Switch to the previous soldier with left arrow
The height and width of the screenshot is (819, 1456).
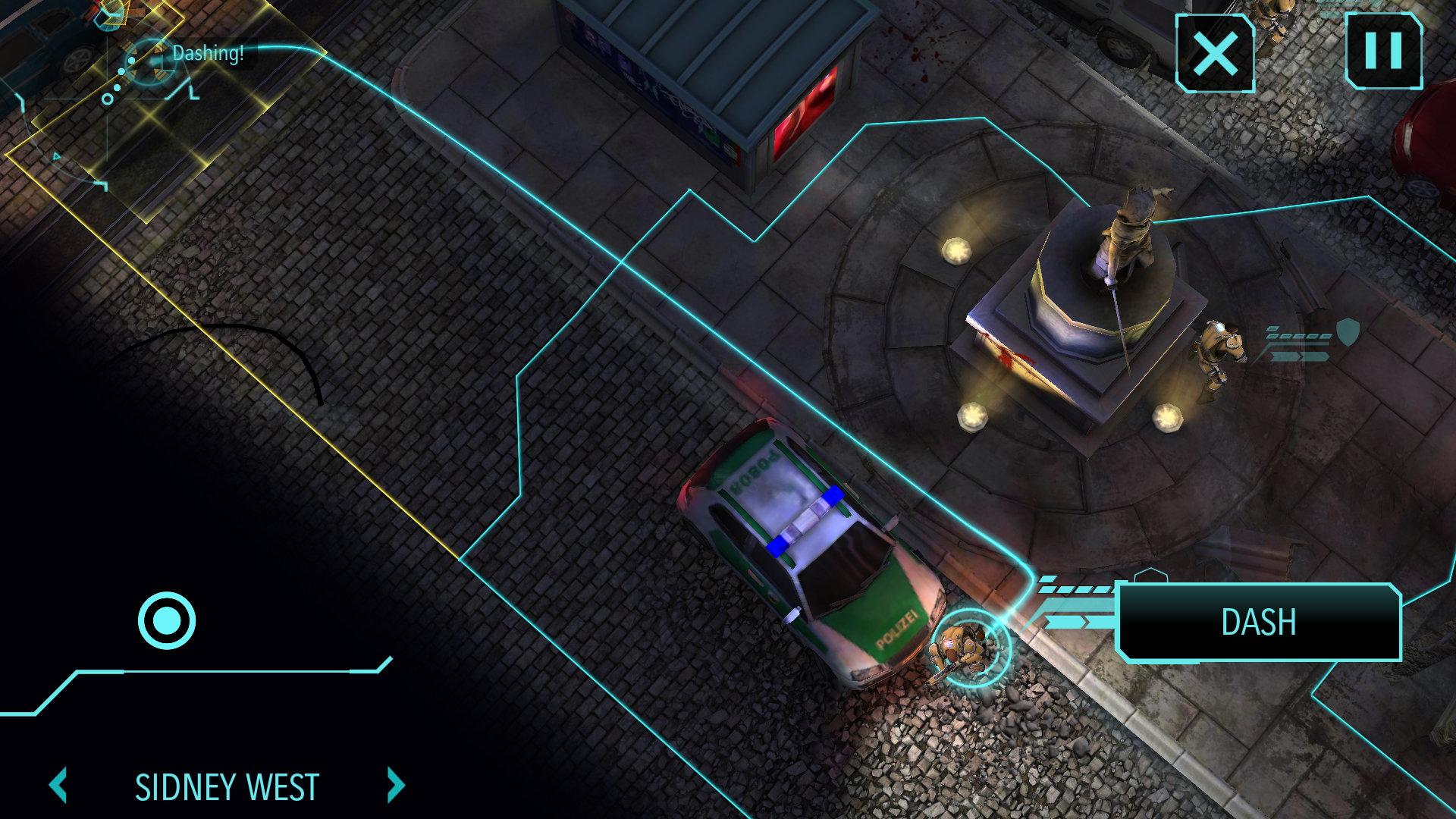59,786
